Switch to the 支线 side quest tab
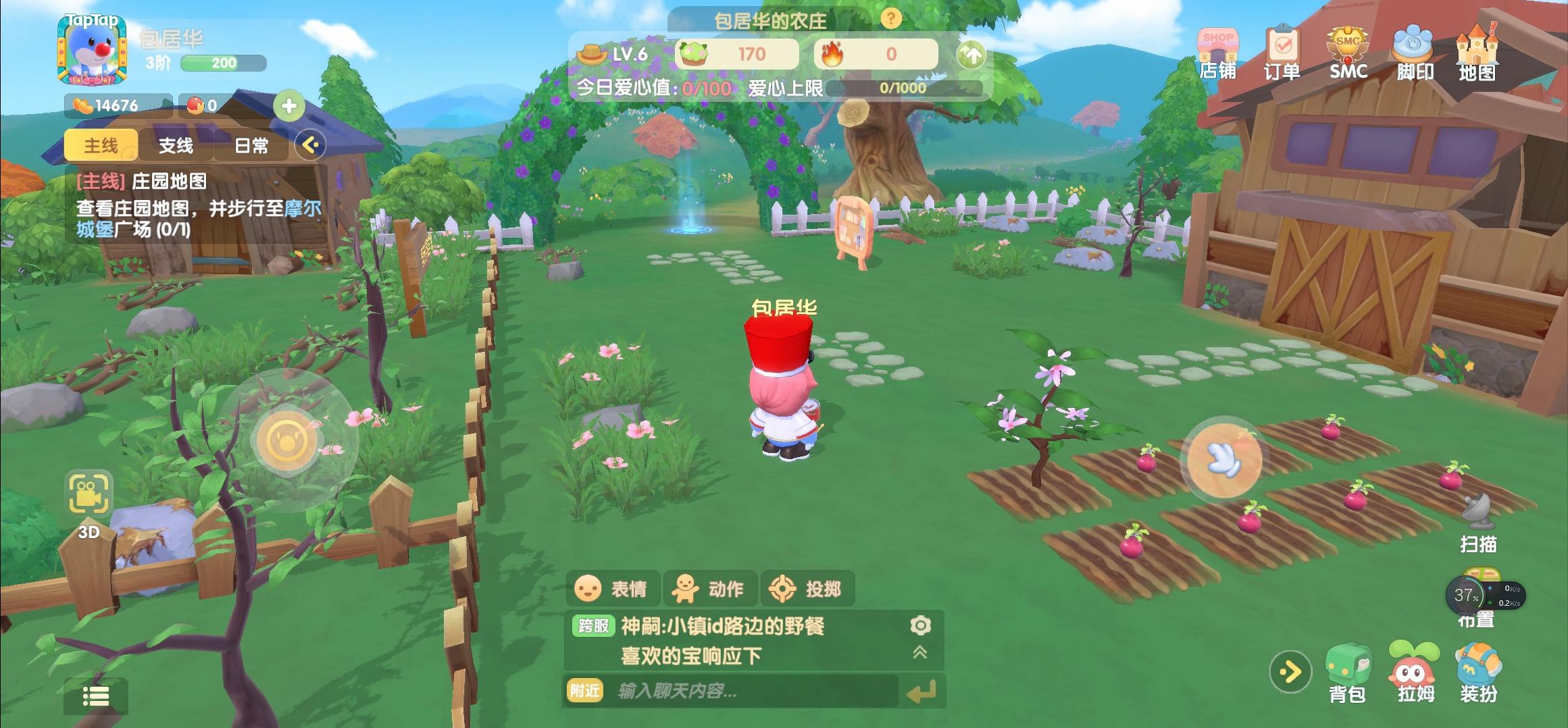This screenshot has height=728, width=1568. (x=176, y=145)
